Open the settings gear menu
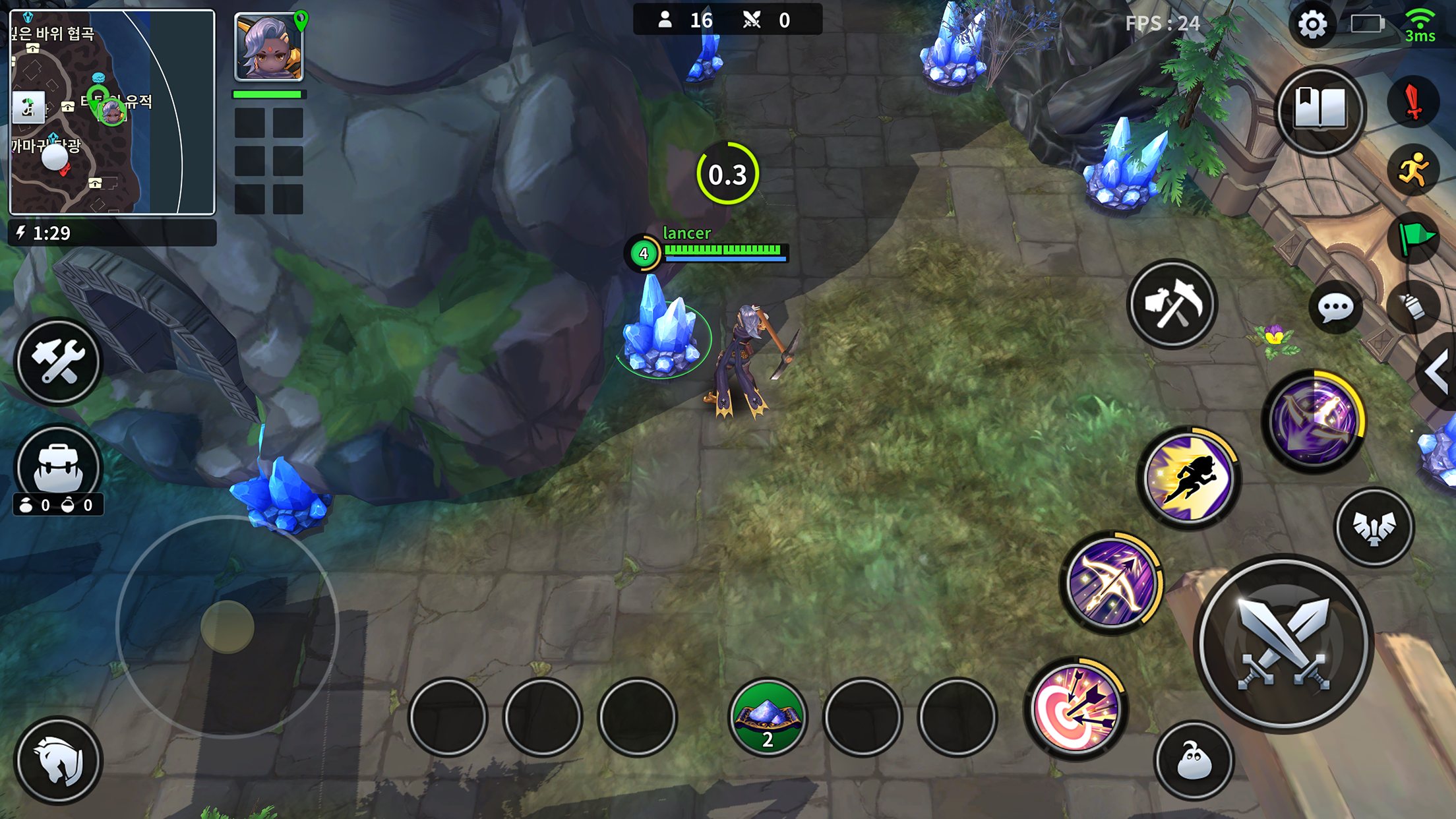 click(x=1312, y=25)
